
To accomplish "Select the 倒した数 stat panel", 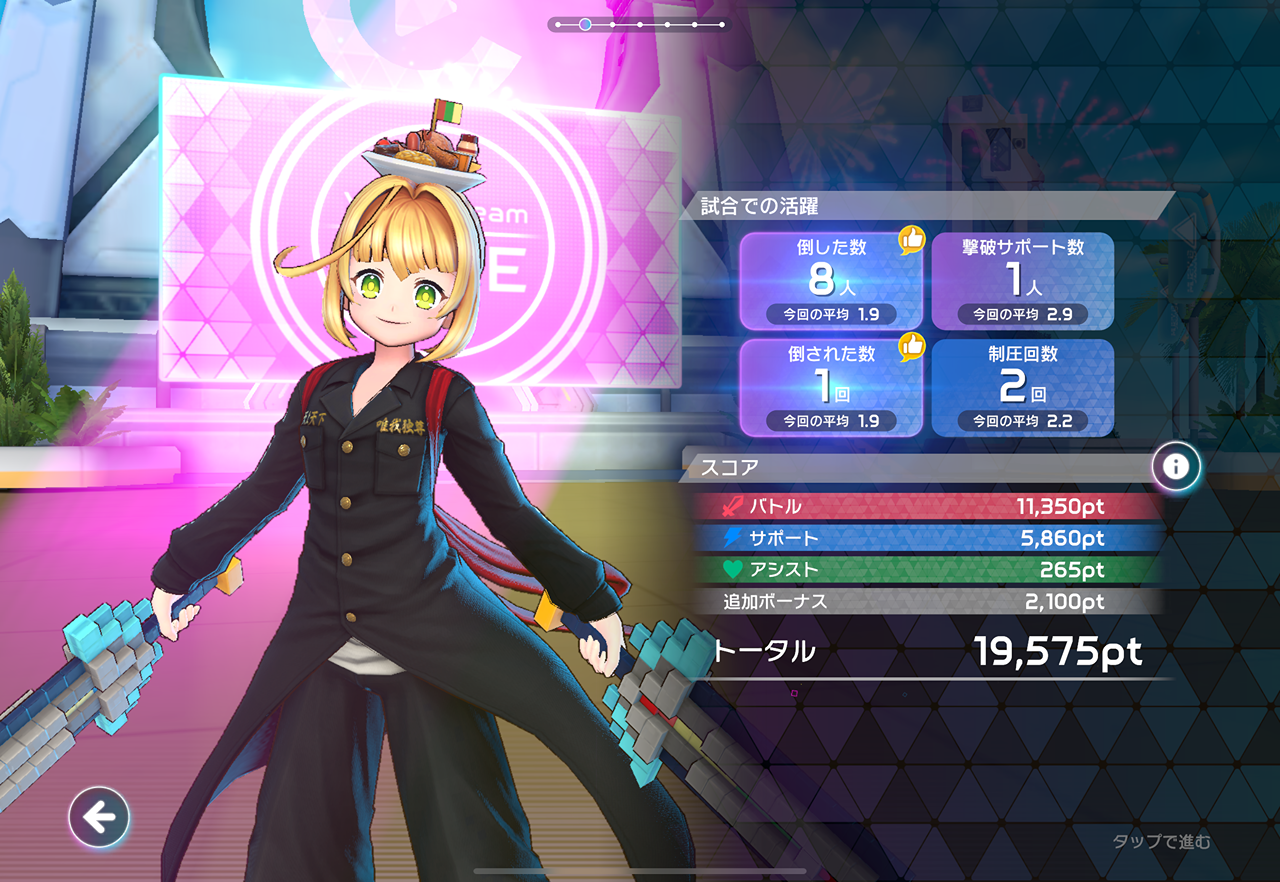I will click(830, 281).
